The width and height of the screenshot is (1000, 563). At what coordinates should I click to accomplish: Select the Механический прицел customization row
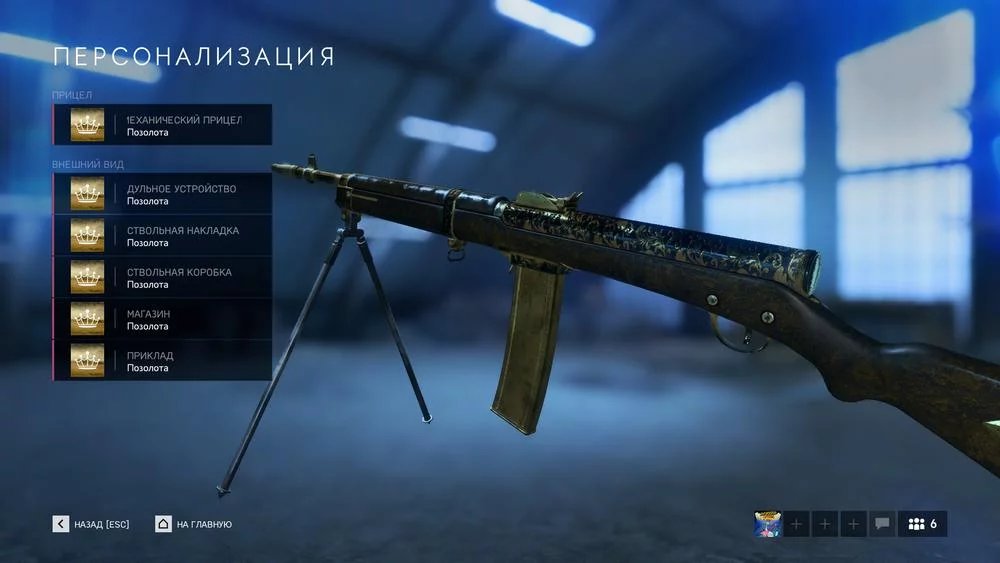(x=162, y=125)
